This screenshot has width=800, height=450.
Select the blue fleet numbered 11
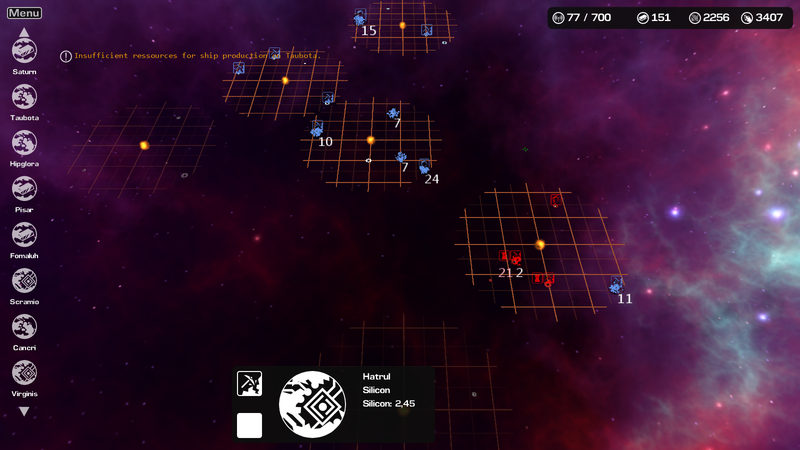(x=617, y=286)
